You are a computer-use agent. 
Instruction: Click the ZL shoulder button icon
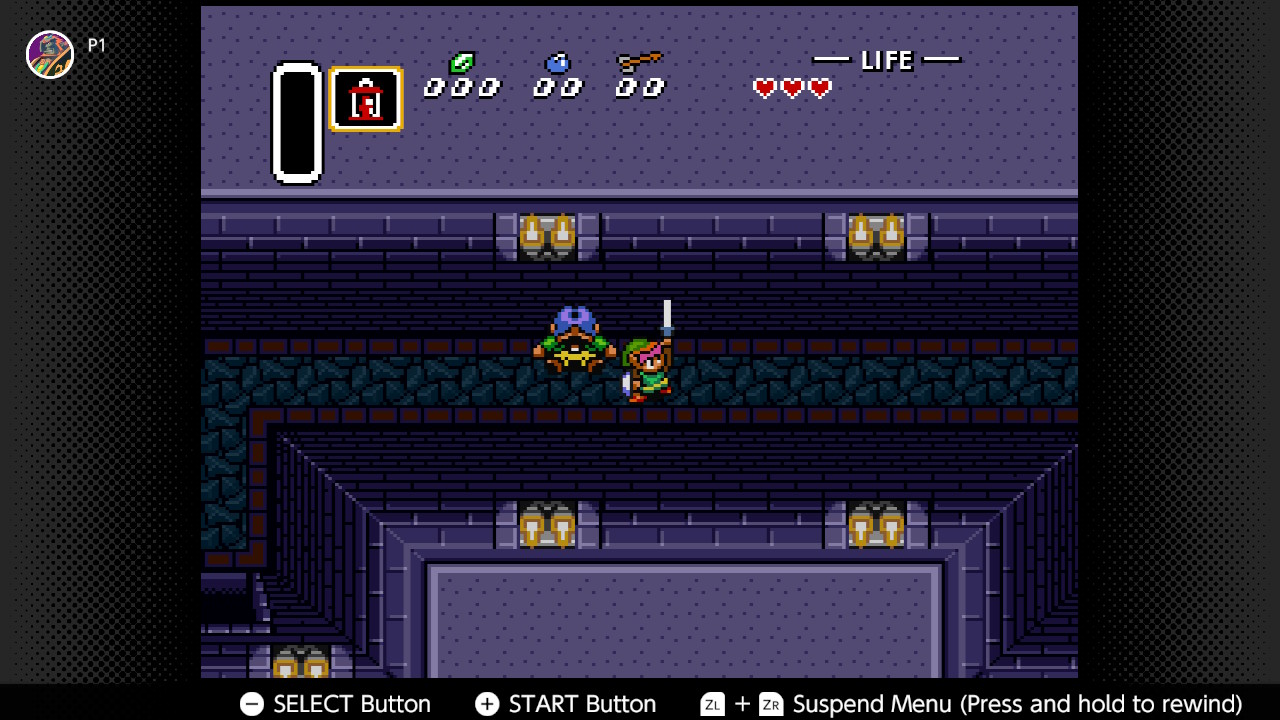click(712, 704)
